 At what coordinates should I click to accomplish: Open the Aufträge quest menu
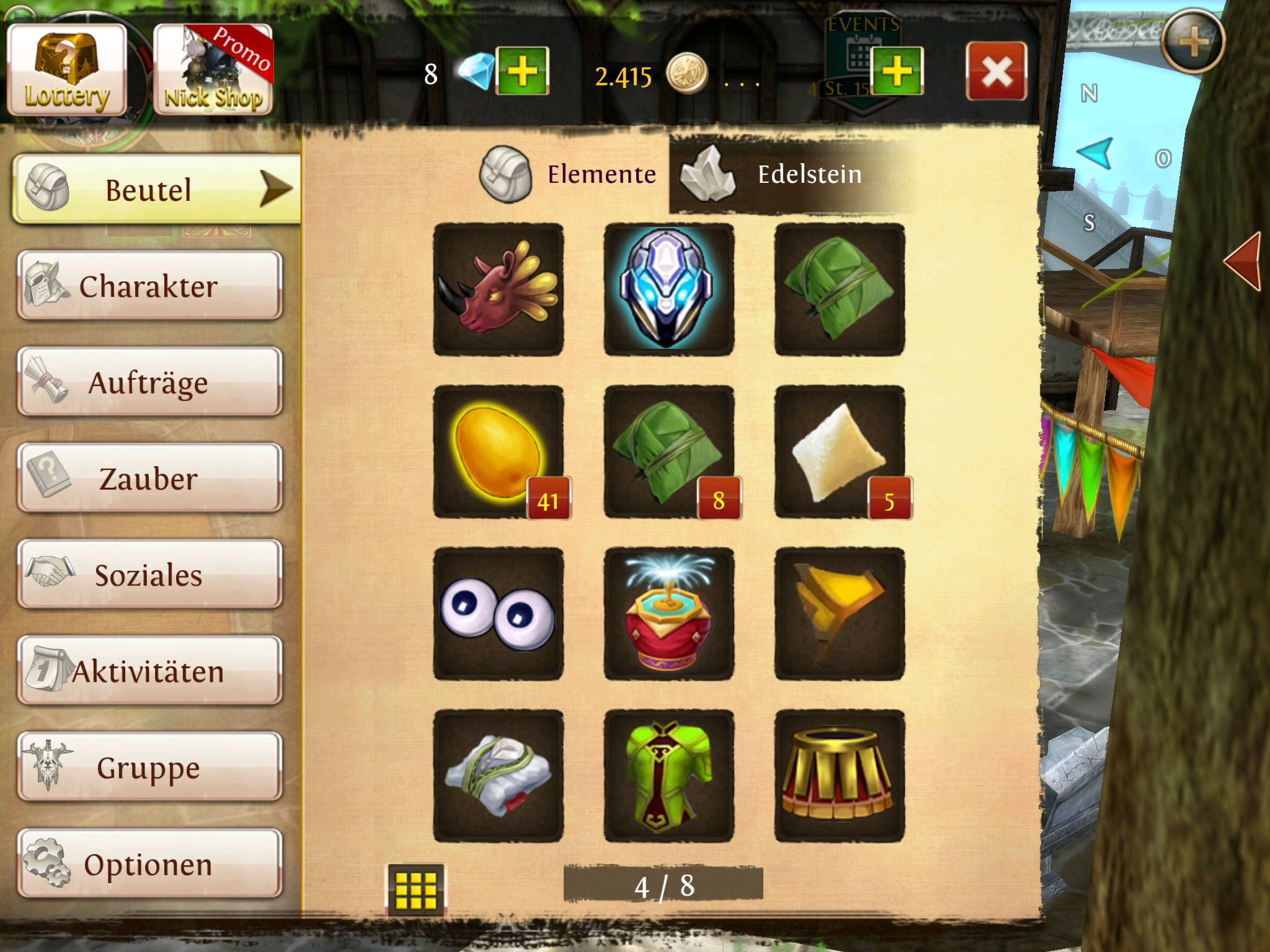(149, 382)
